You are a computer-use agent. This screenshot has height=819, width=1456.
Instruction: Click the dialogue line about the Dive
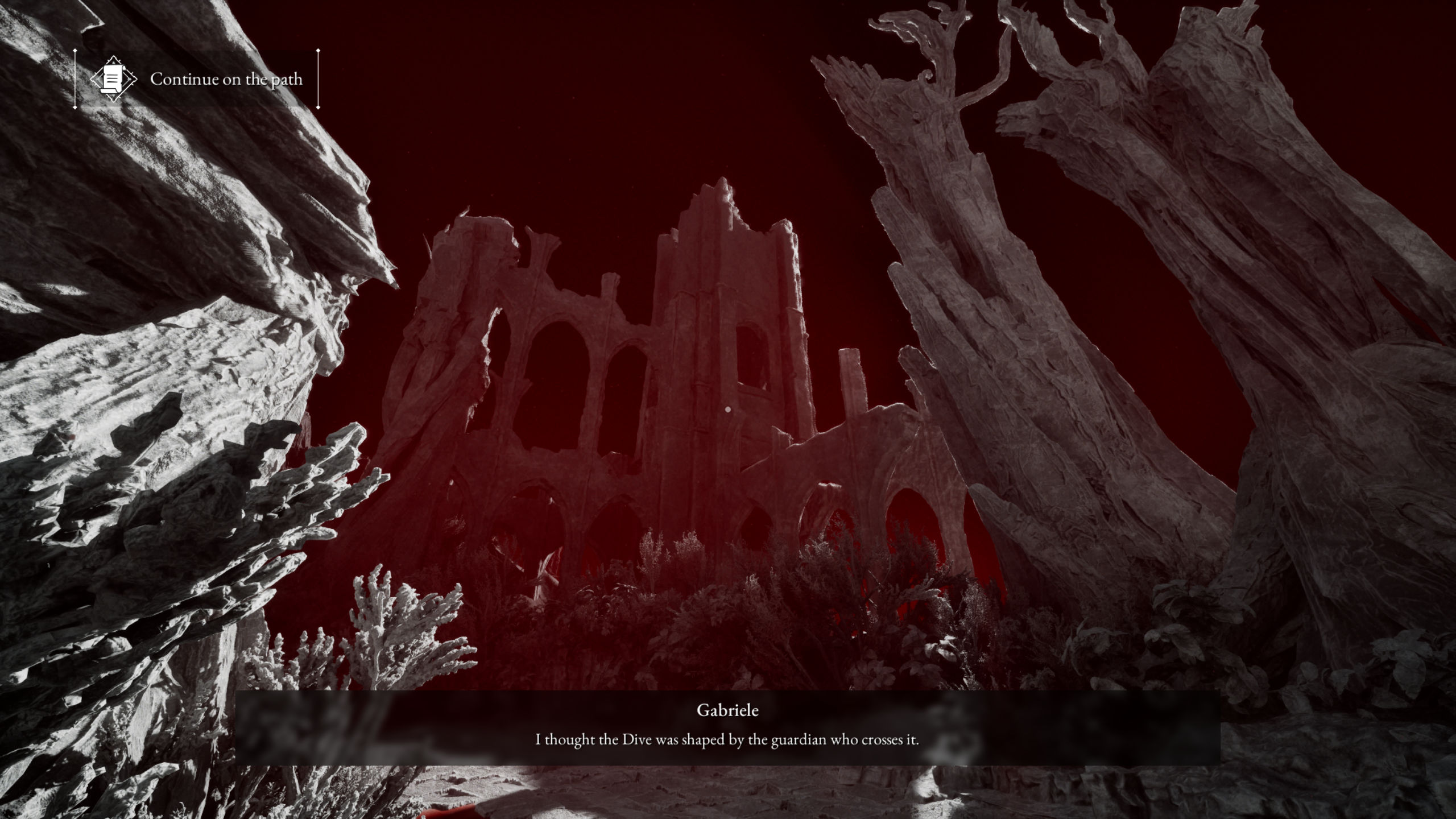pyautogui.click(x=728, y=741)
